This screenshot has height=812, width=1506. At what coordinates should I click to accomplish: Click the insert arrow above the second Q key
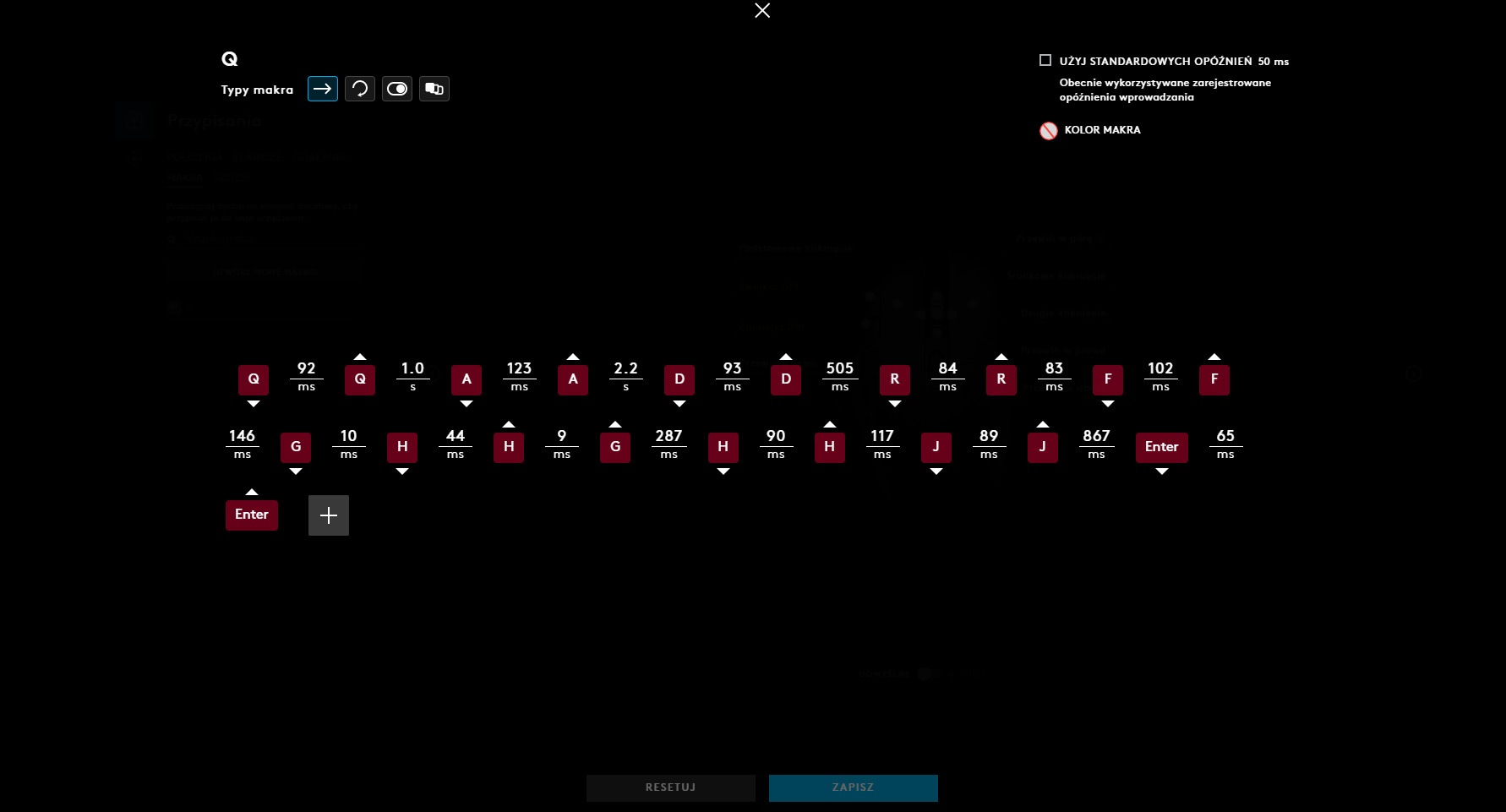pyautogui.click(x=359, y=356)
